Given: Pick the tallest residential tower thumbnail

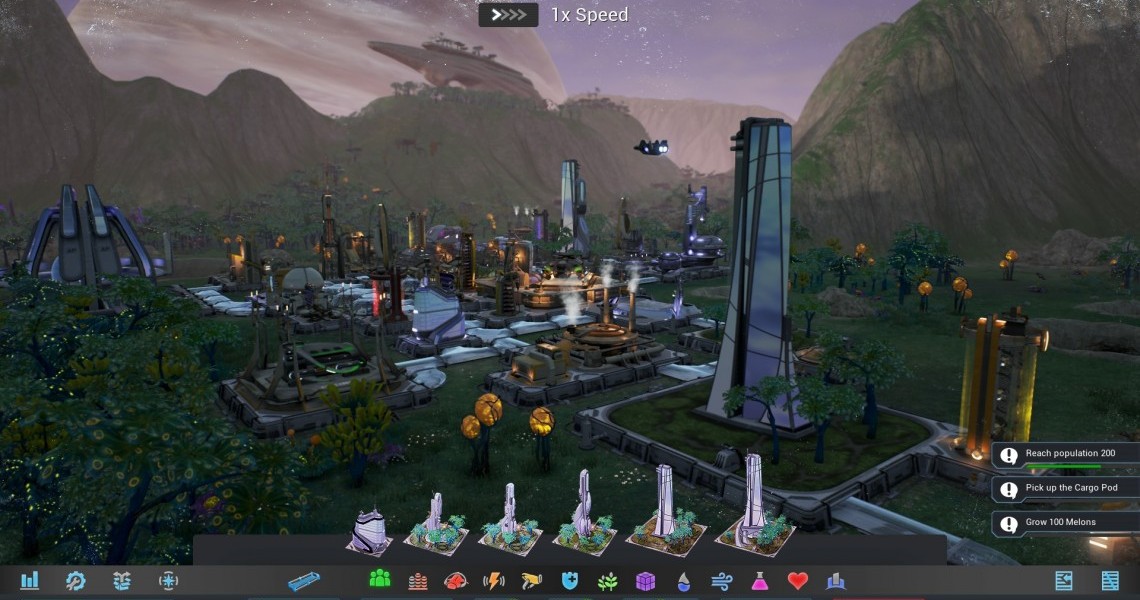Looking at the screenshot, I should click(x=755, y=505).
